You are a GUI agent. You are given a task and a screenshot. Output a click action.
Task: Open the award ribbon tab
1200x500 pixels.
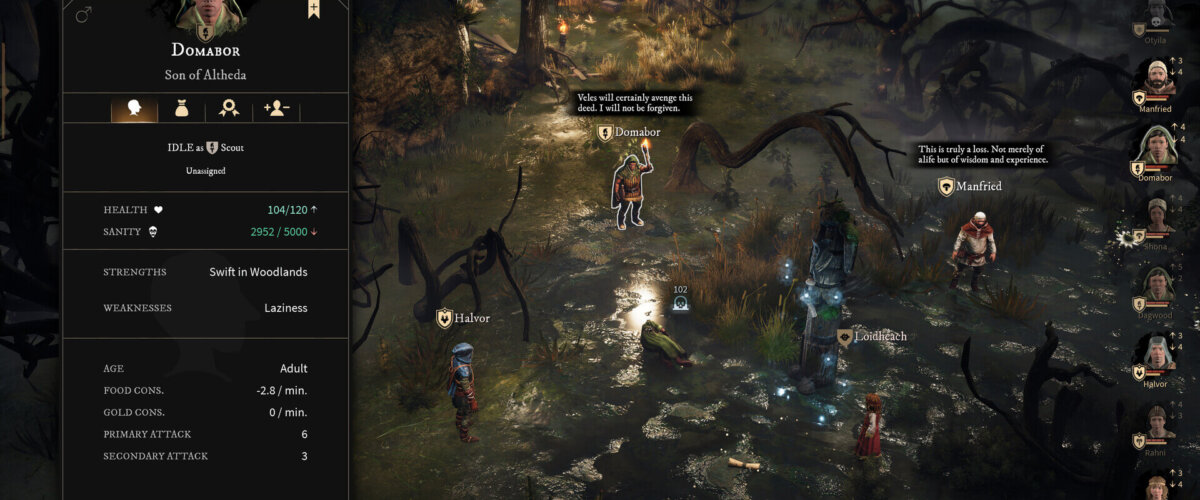(229, 109)
